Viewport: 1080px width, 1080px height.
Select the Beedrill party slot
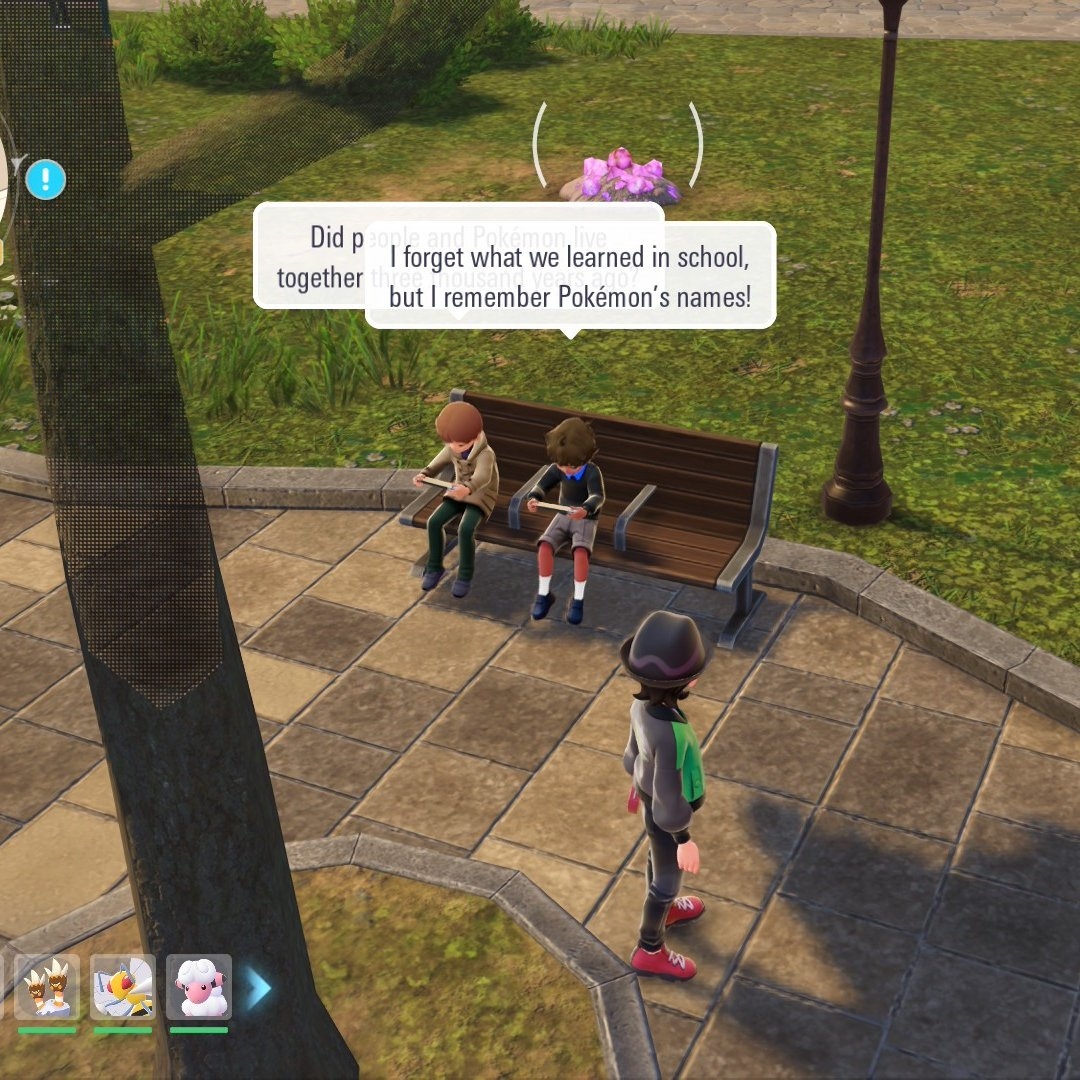[x=122, y=986]
